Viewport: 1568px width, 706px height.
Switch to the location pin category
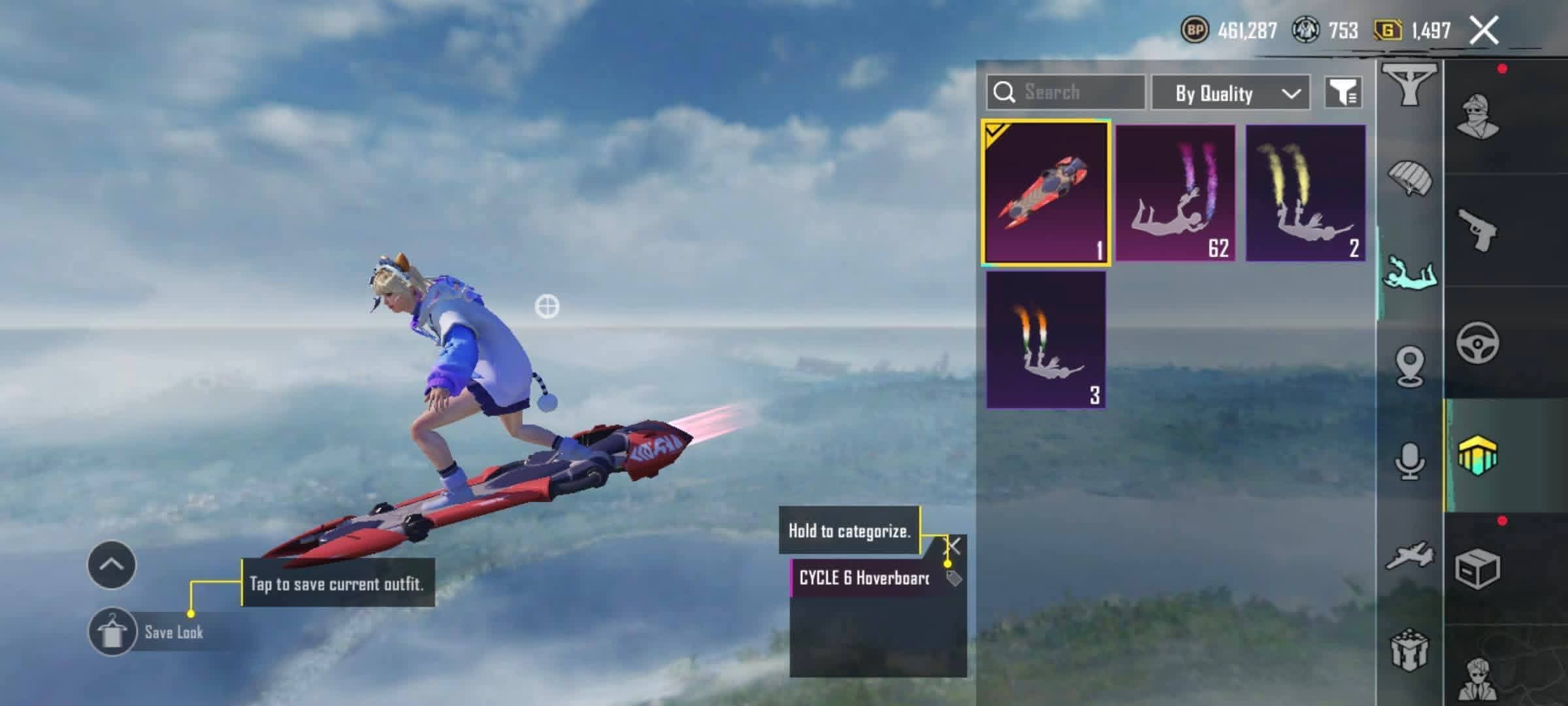(x=1410, y=366)
